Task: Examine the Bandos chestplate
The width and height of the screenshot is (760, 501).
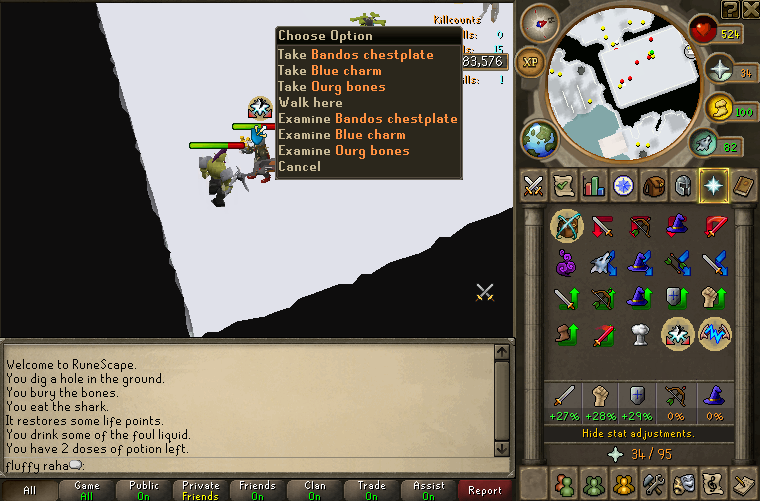Action: click(x=367, y=119)
